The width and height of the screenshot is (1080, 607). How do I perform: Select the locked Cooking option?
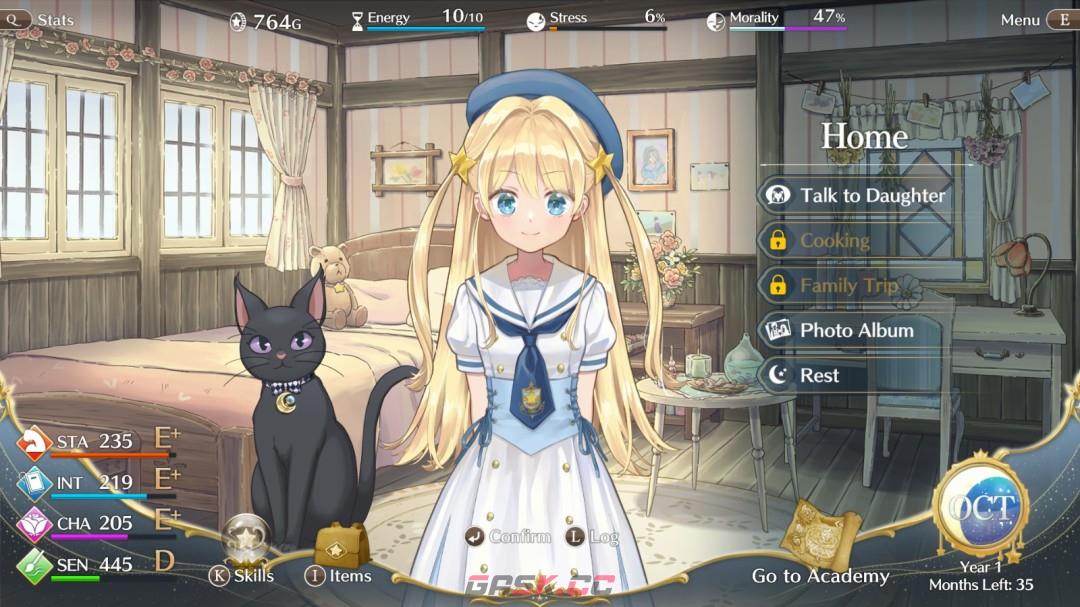833,241
